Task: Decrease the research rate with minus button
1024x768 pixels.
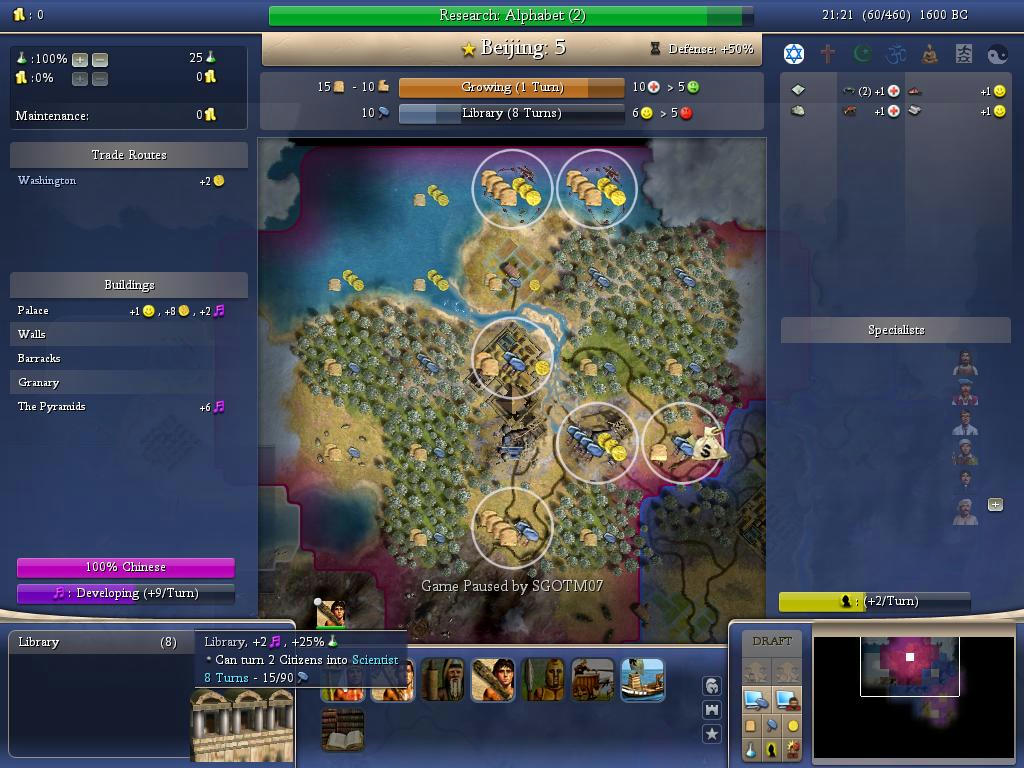Action: (99, 59)
